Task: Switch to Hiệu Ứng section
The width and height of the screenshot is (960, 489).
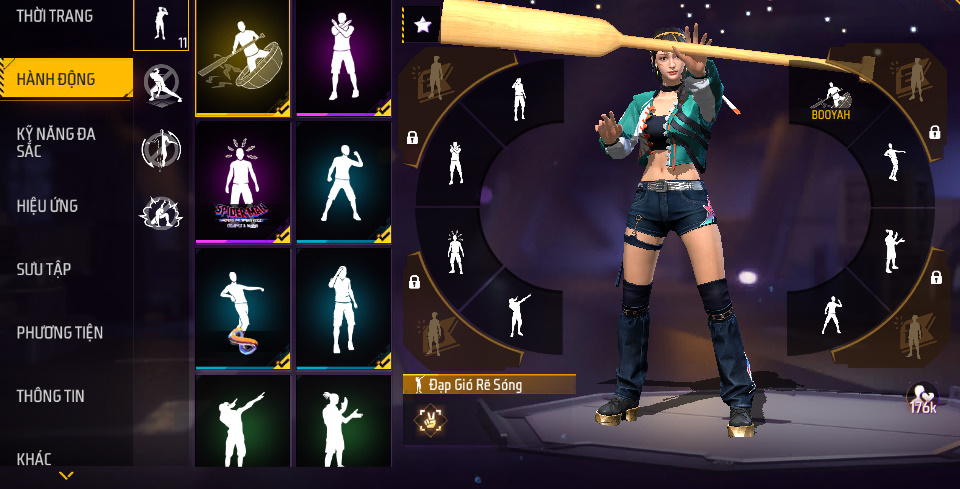Action: click(x=47, y=206)
